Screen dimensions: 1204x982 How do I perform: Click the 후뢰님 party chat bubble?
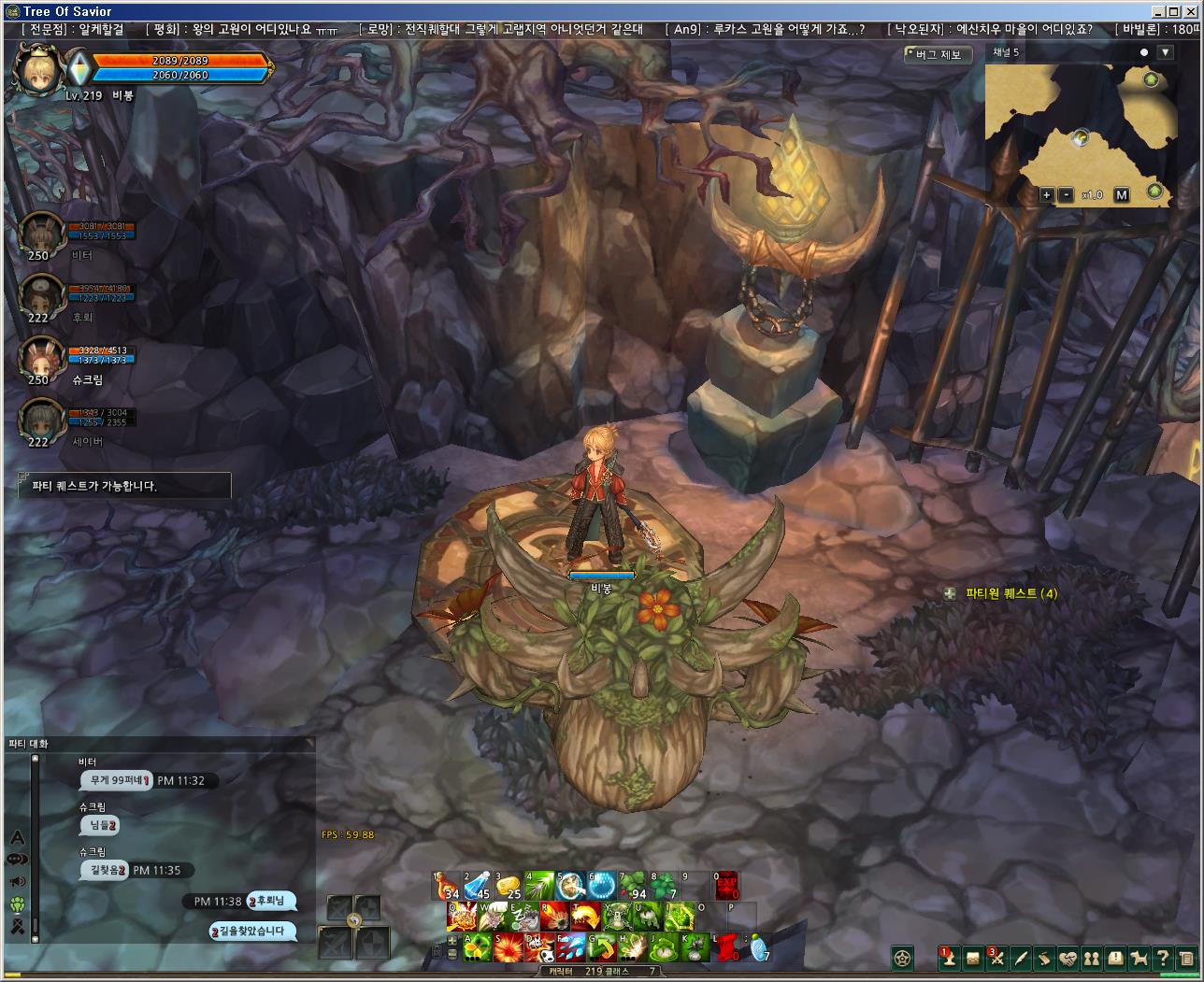pos(273,901)
